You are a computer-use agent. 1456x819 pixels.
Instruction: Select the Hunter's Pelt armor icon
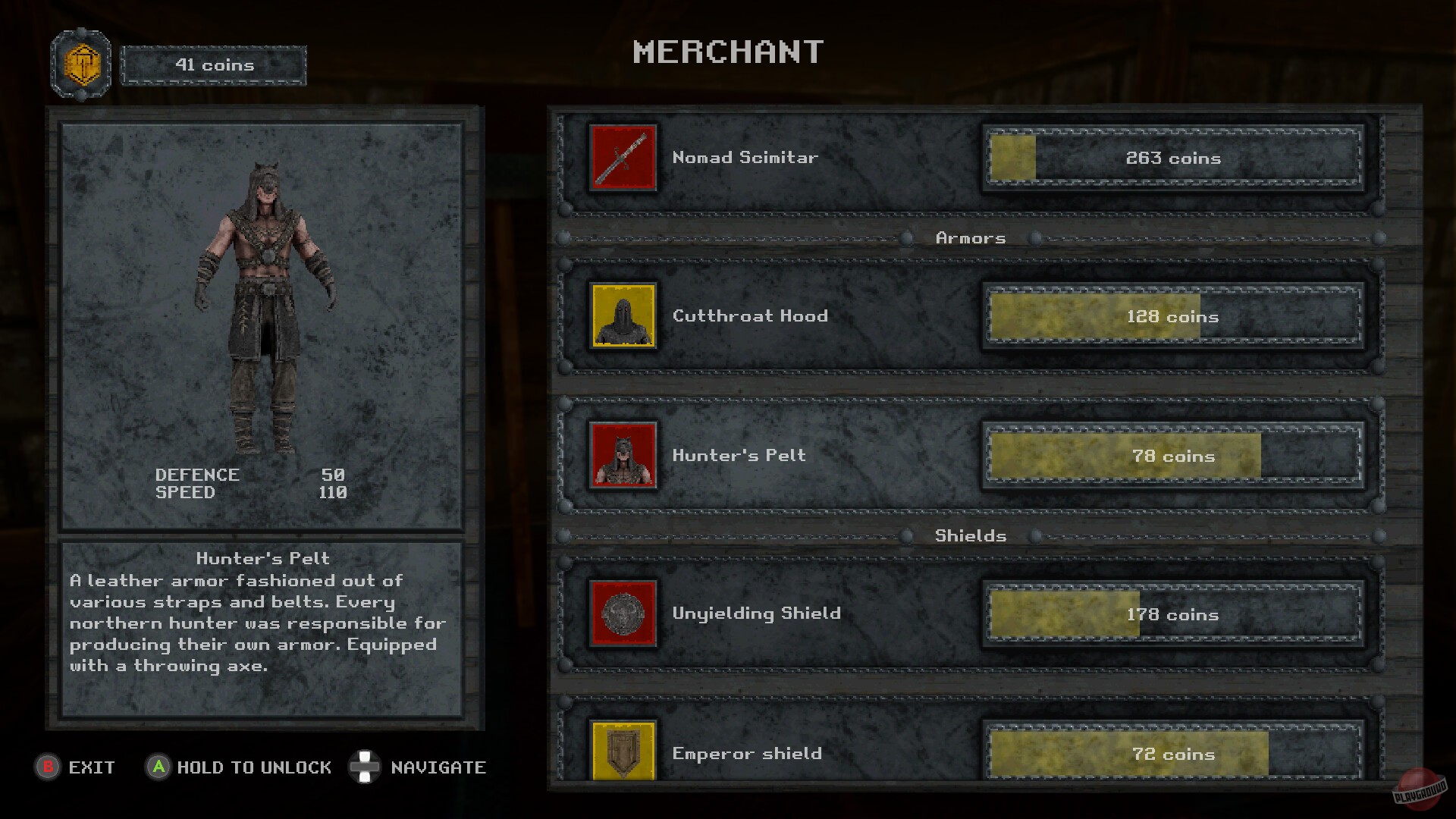pos(622,456)
